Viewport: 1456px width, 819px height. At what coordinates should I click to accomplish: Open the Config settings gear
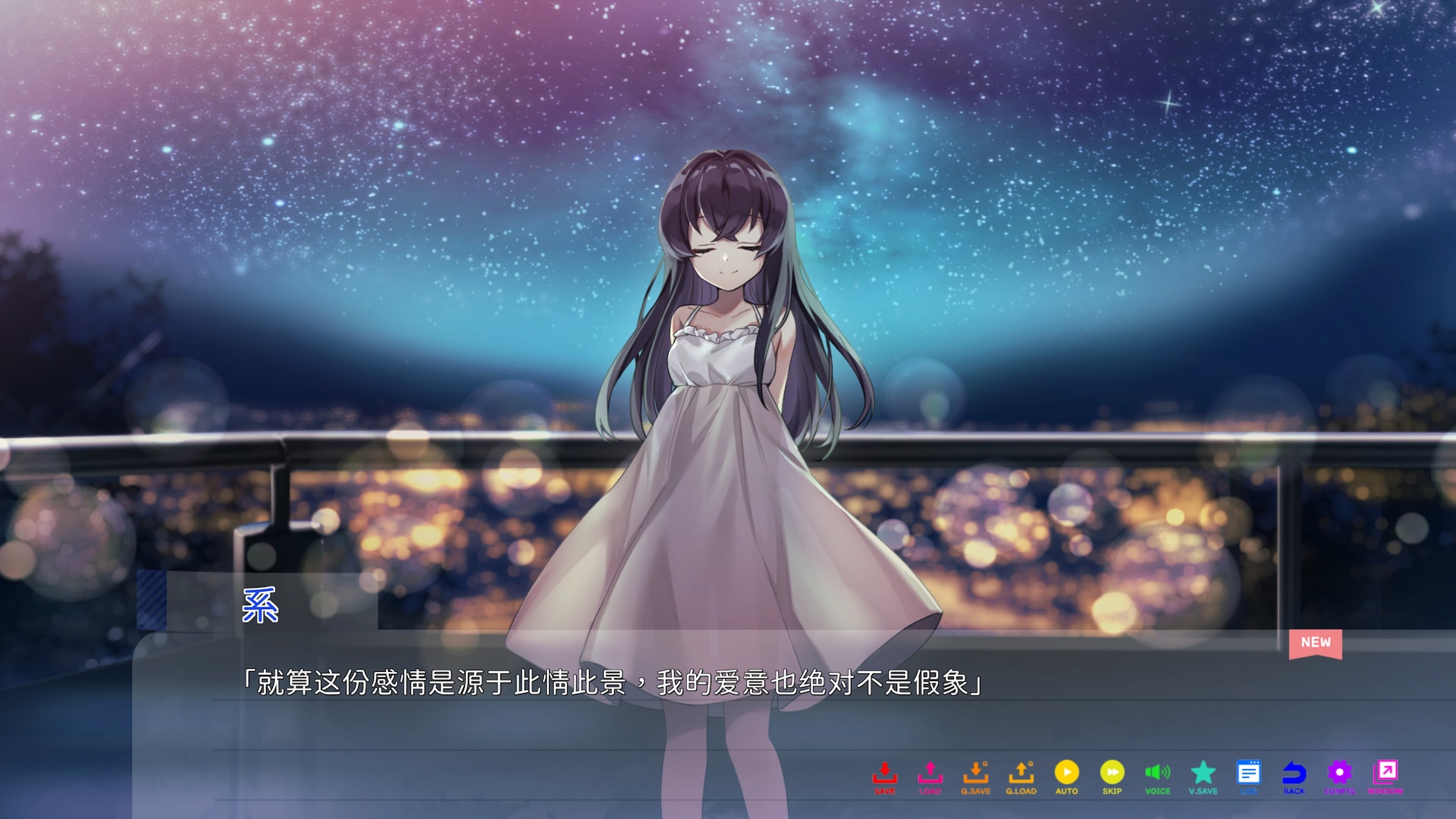point(1339,776)
